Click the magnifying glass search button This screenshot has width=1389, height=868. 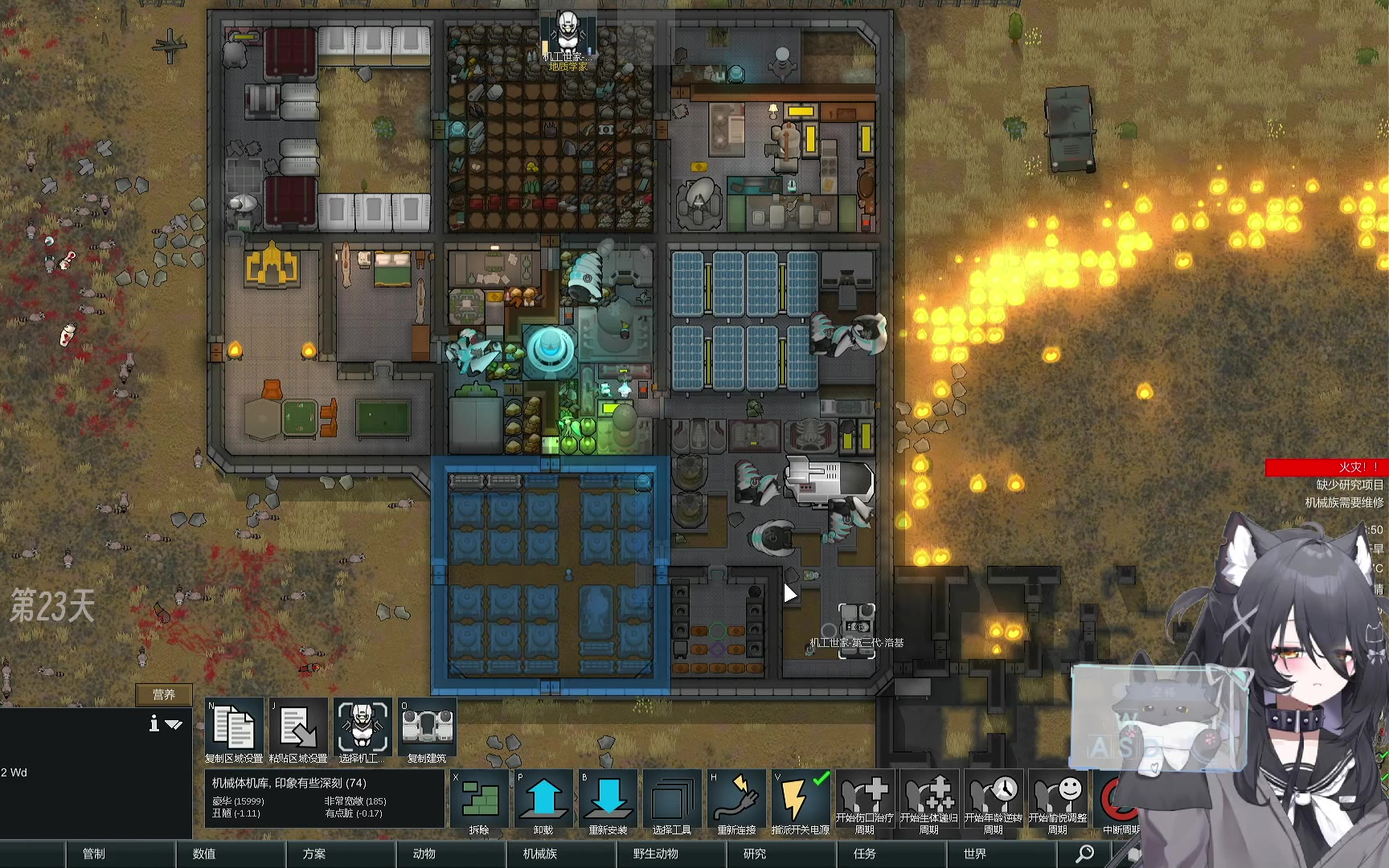(x=1084, y=854)
